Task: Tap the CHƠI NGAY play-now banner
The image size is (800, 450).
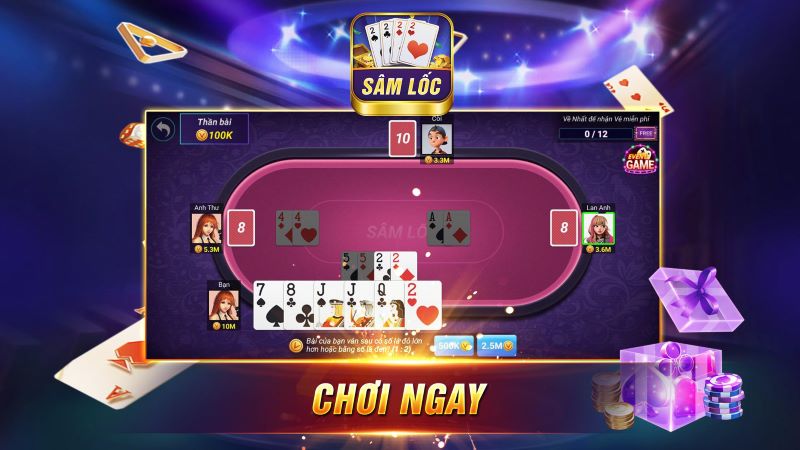Action: coord(399,397)
